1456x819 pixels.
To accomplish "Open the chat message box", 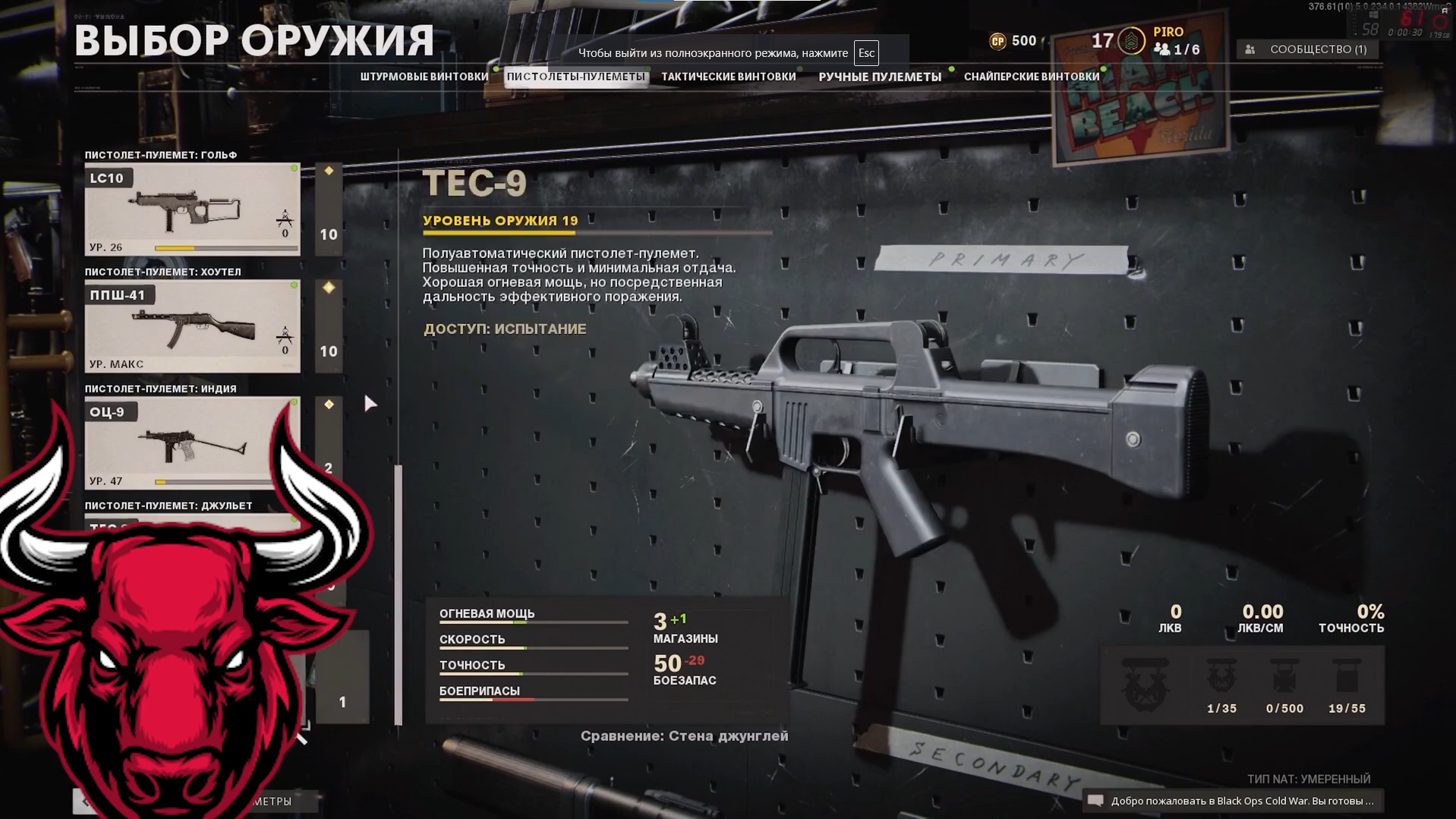I will point(1232,801).
